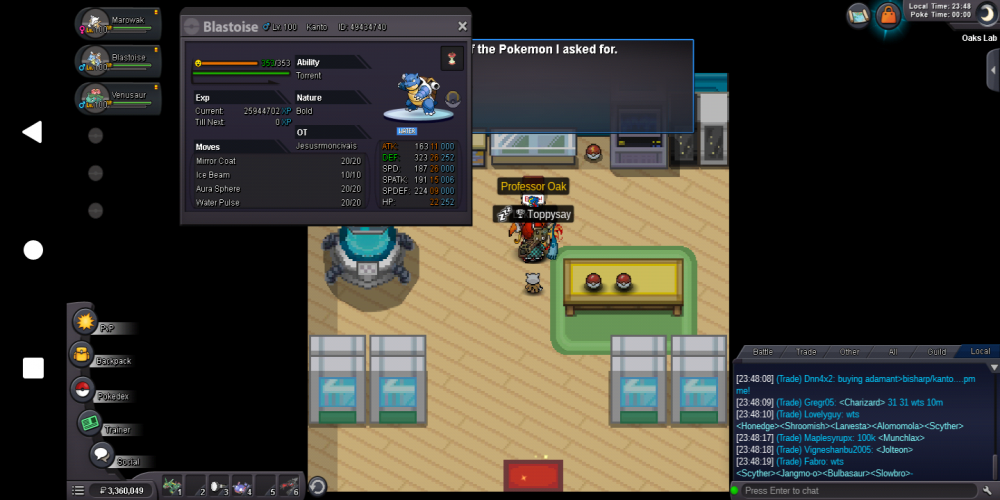This screenshot has height=500, width=1000.
Task: Expand the right-side arrow panel
Action: tap(992, 70)
